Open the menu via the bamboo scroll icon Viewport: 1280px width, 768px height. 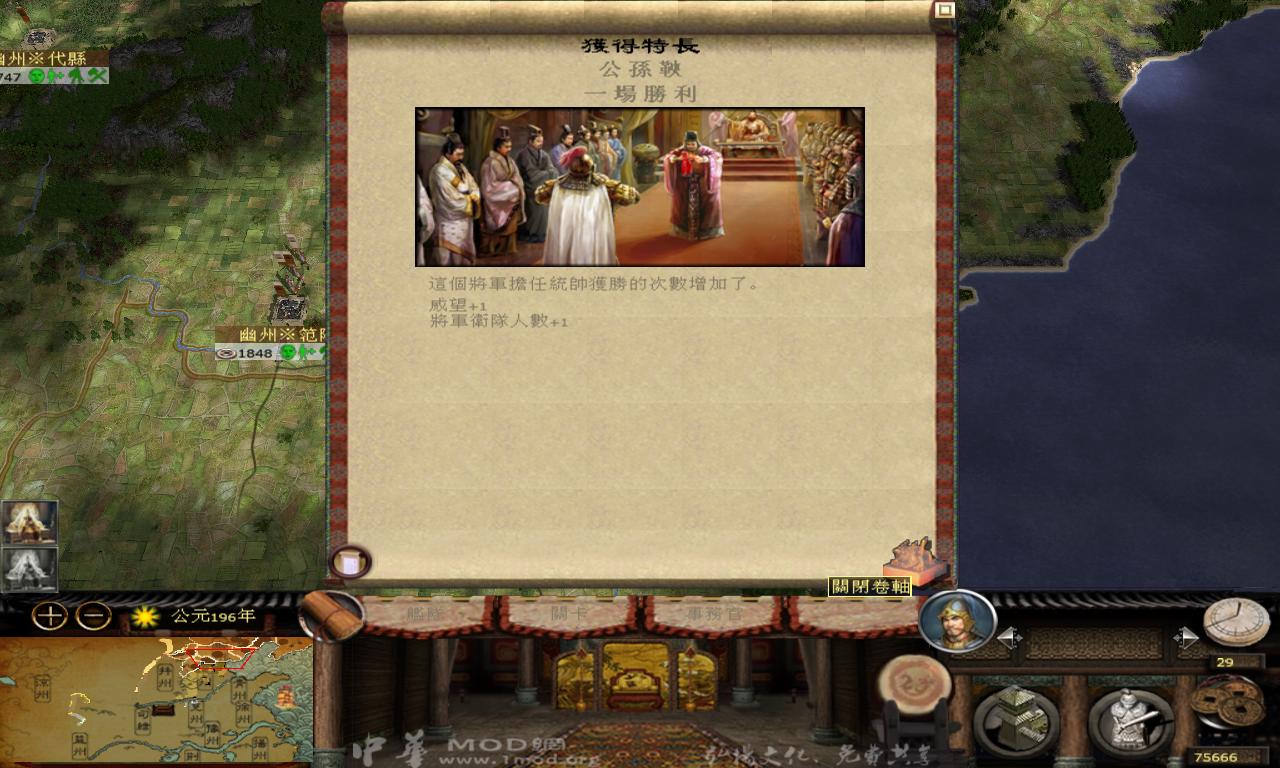330,614
